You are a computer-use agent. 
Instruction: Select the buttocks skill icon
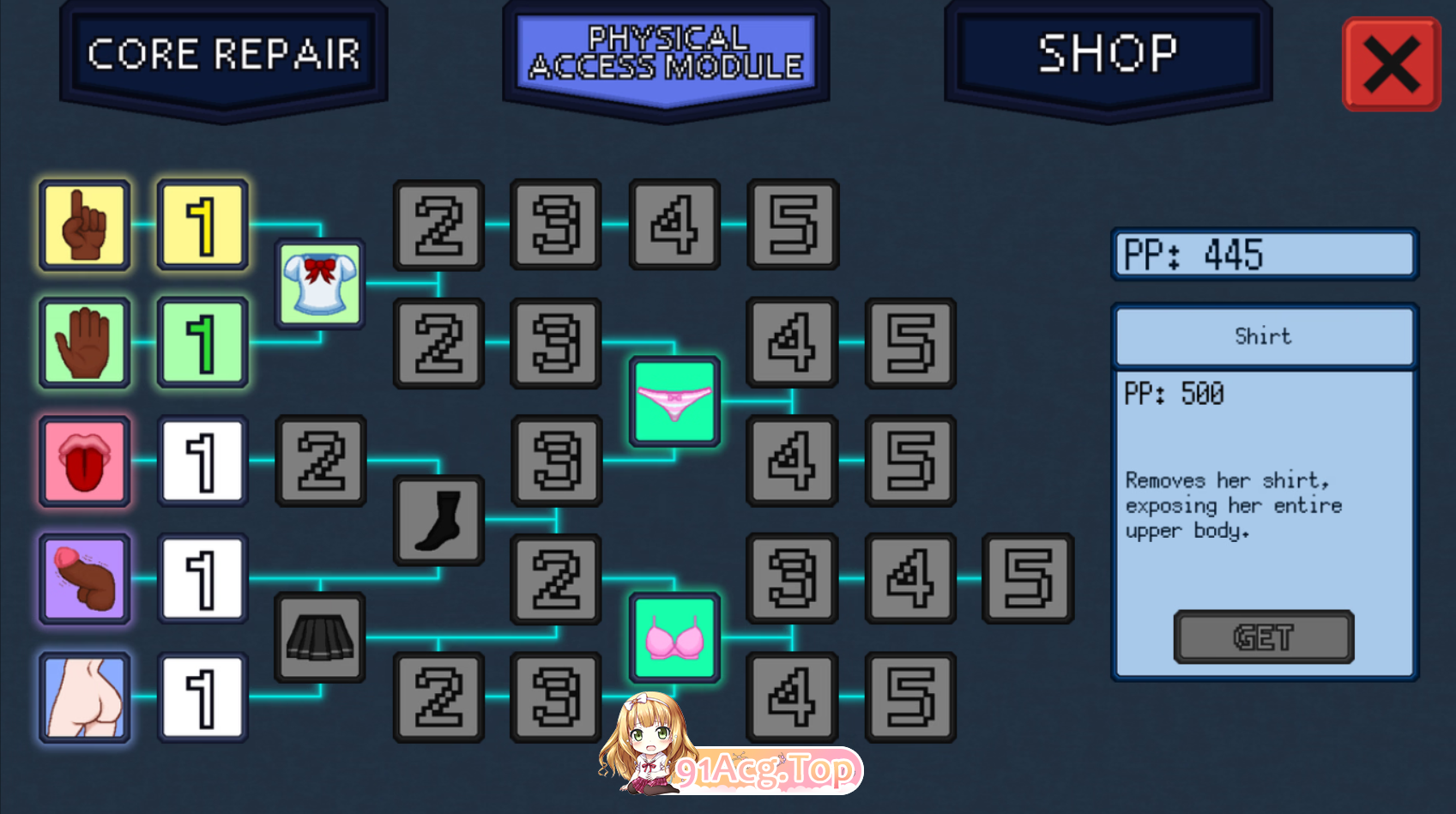84,696
